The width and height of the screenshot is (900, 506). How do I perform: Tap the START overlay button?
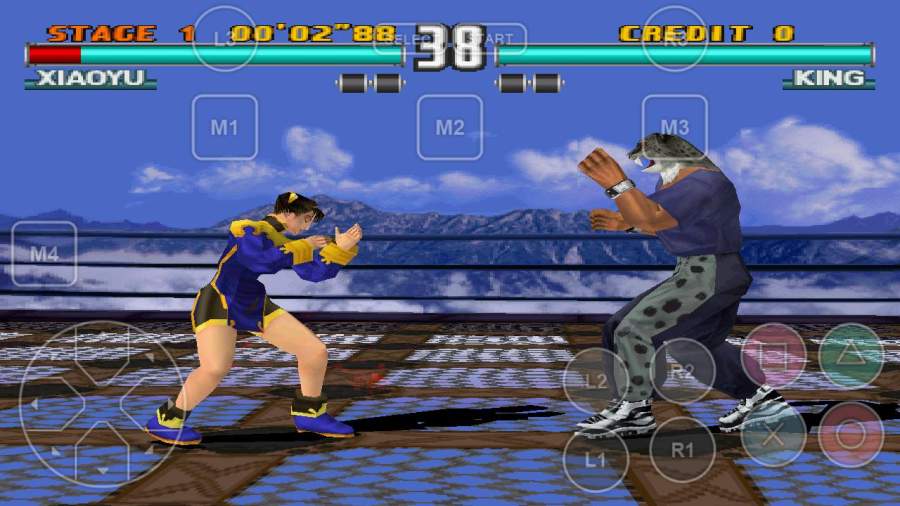pyautogui.click(x=493, y=39)
